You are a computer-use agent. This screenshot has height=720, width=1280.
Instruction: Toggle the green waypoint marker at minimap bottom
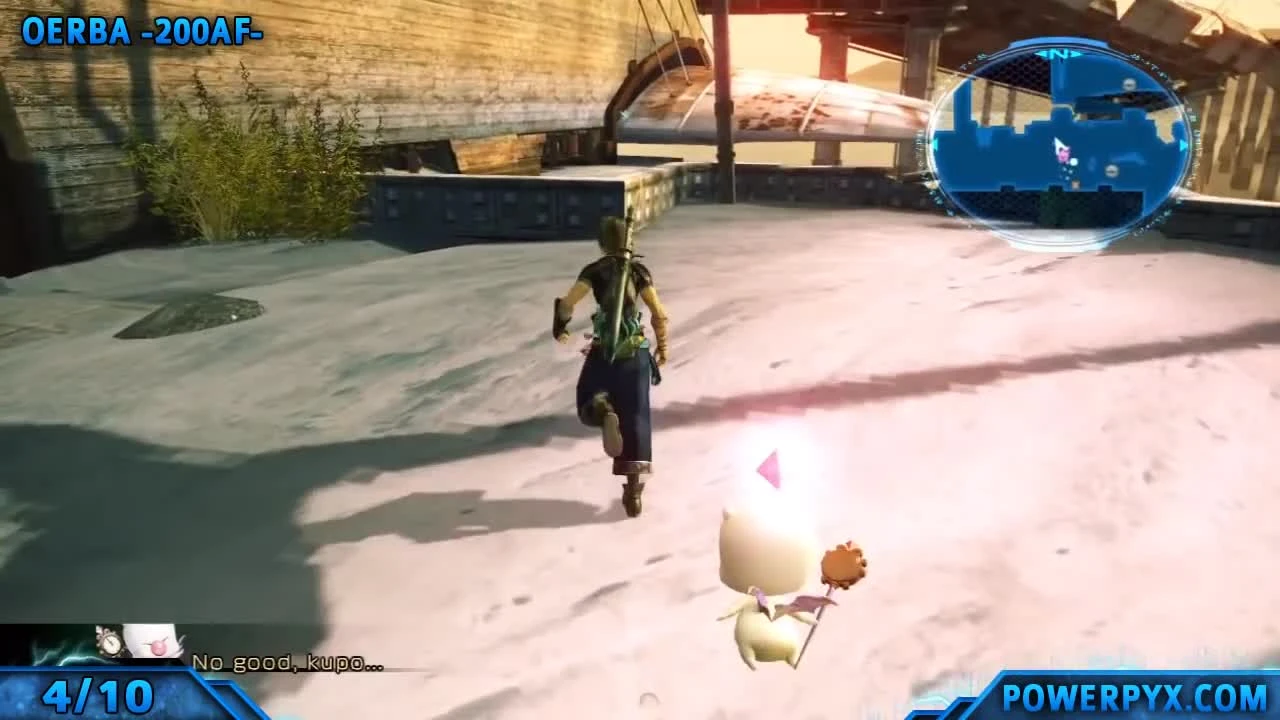[1075, 184]
